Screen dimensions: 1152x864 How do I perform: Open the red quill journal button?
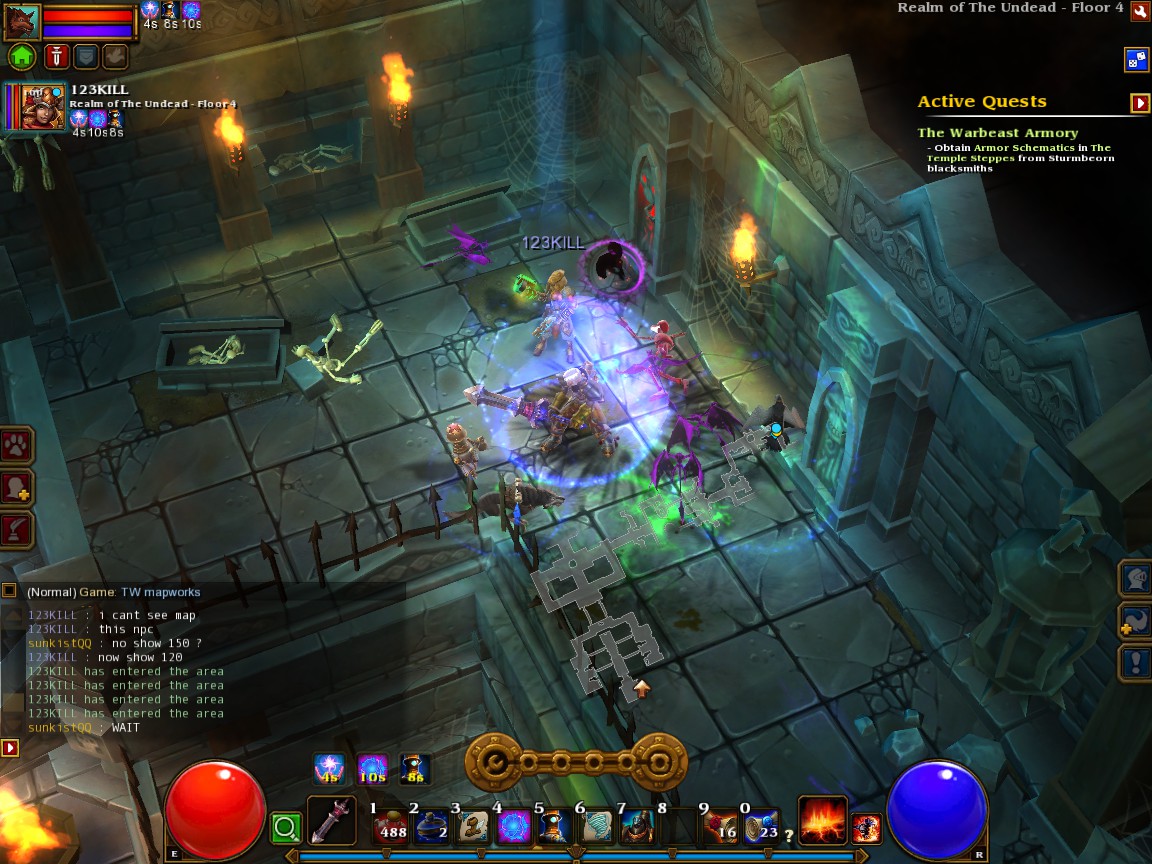pyautogui.click(x=17, y=528)
